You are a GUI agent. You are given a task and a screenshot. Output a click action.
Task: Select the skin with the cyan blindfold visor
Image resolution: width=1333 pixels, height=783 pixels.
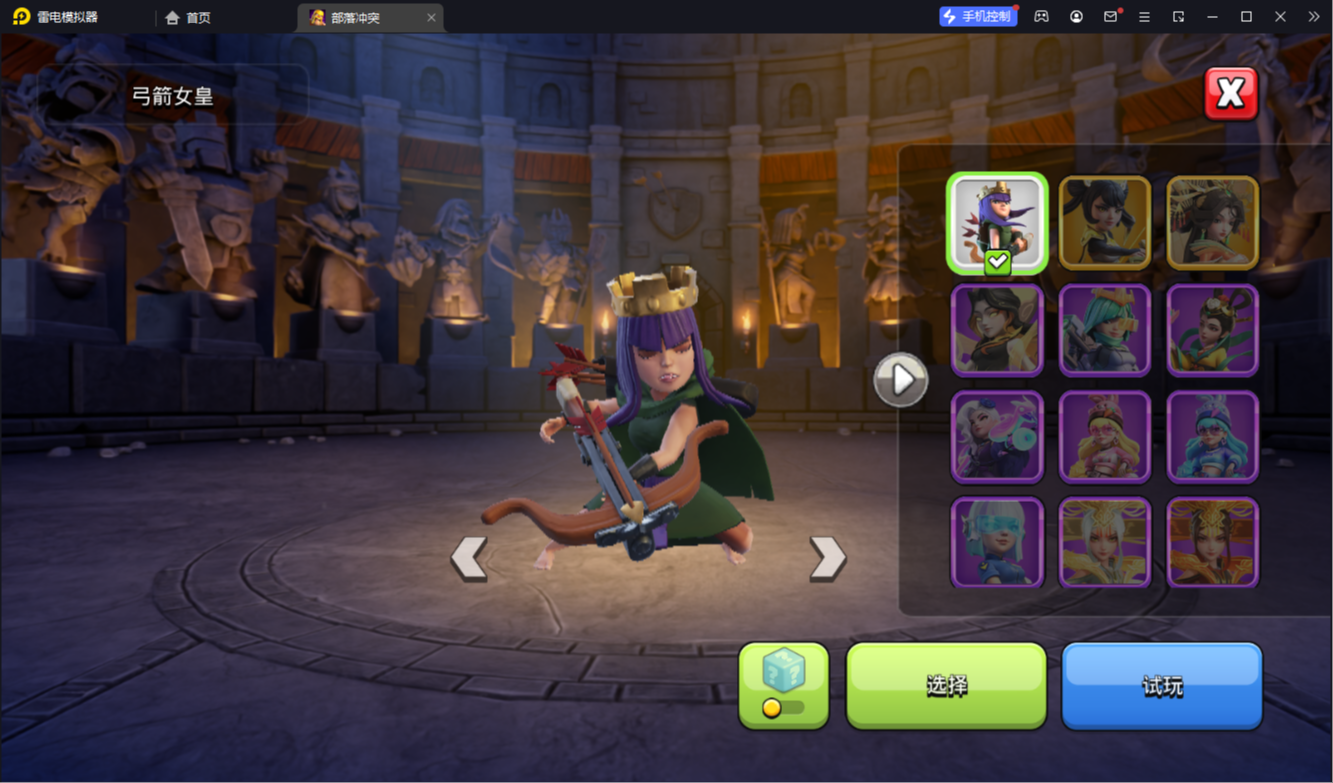click(997, 543)
